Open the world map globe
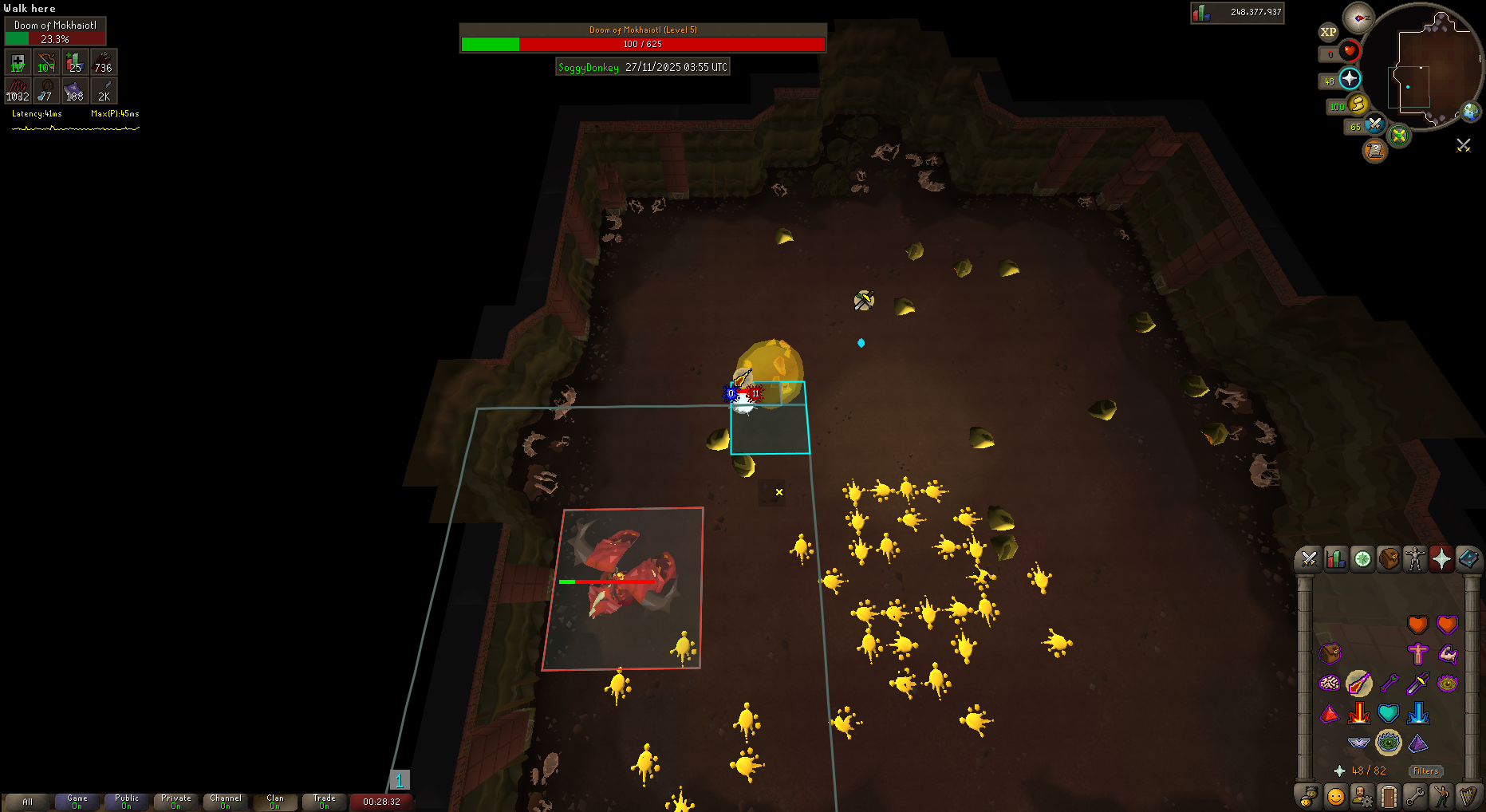The width and height of the screenshot is (1486, 812). pos(1470,112)
